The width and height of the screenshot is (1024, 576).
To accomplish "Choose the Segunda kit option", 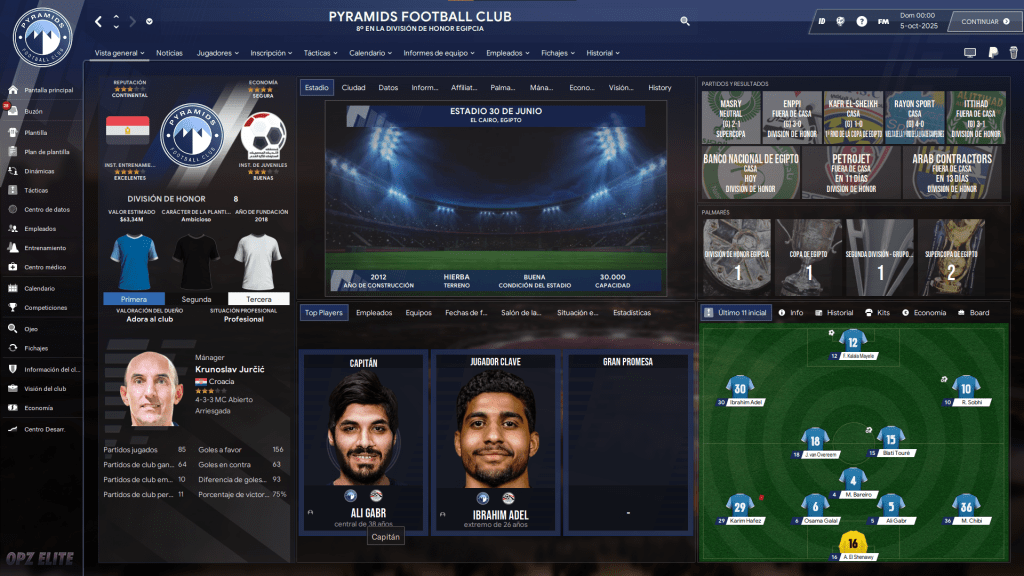I will pyautogui.click(x=196, y=299).
